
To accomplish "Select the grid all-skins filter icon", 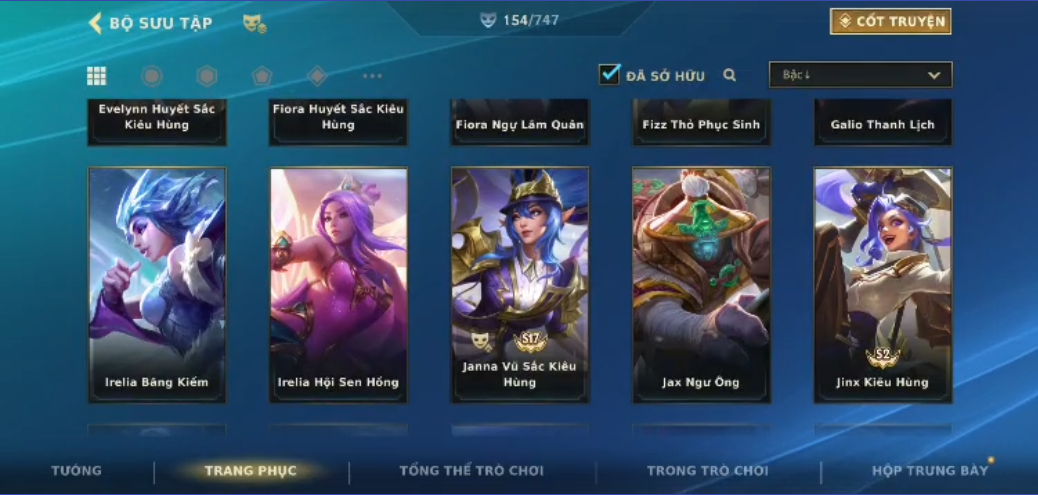I will pos(97,76).
